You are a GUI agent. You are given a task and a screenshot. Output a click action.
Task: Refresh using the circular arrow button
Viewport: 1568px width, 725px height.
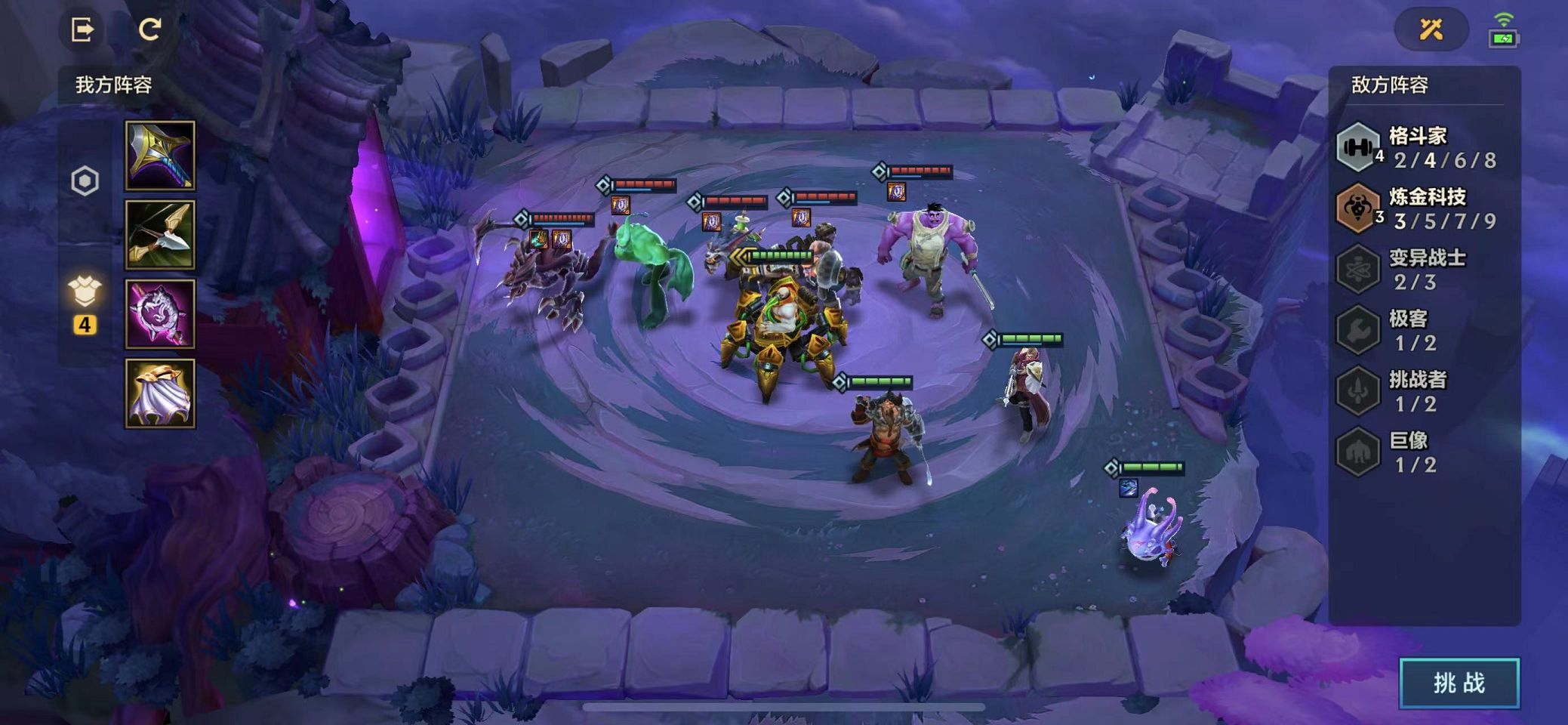tap(149, 29)
